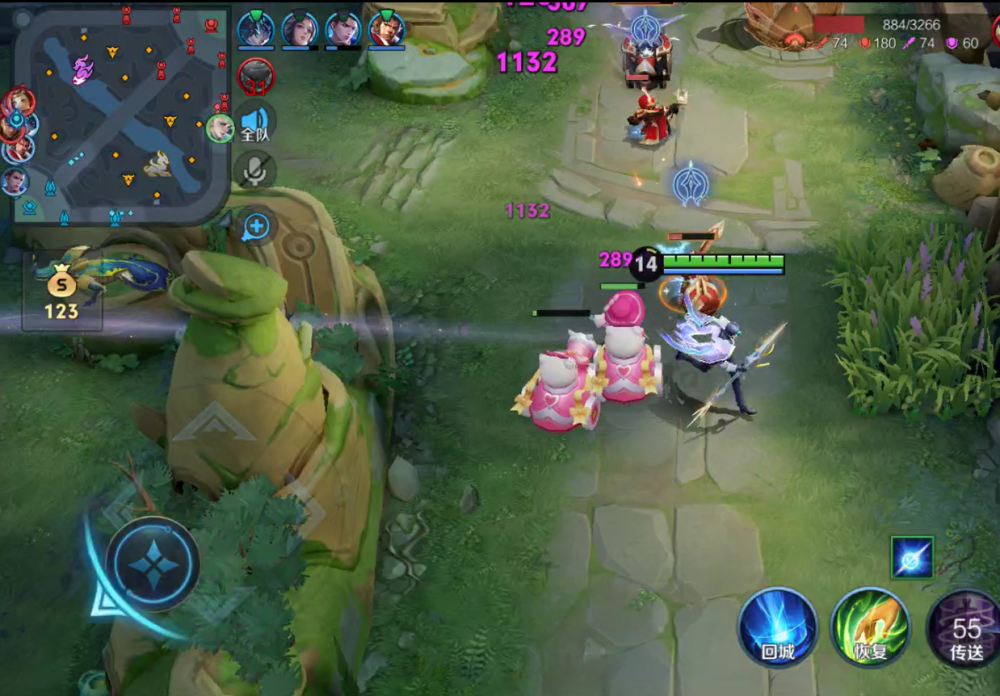This screenshot has width=1000, height=696.
Task: Activate the 传送 teleport spell
Action: 965,629
